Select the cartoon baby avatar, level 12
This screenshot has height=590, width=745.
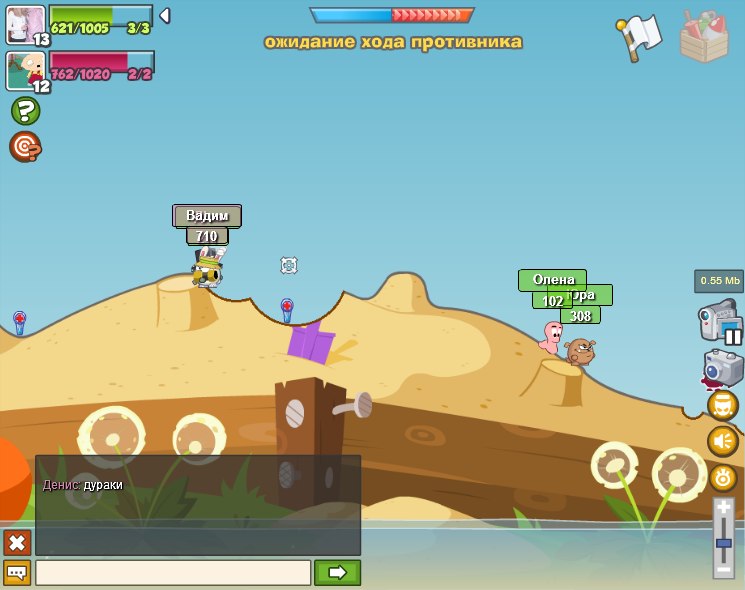[25, 71]
